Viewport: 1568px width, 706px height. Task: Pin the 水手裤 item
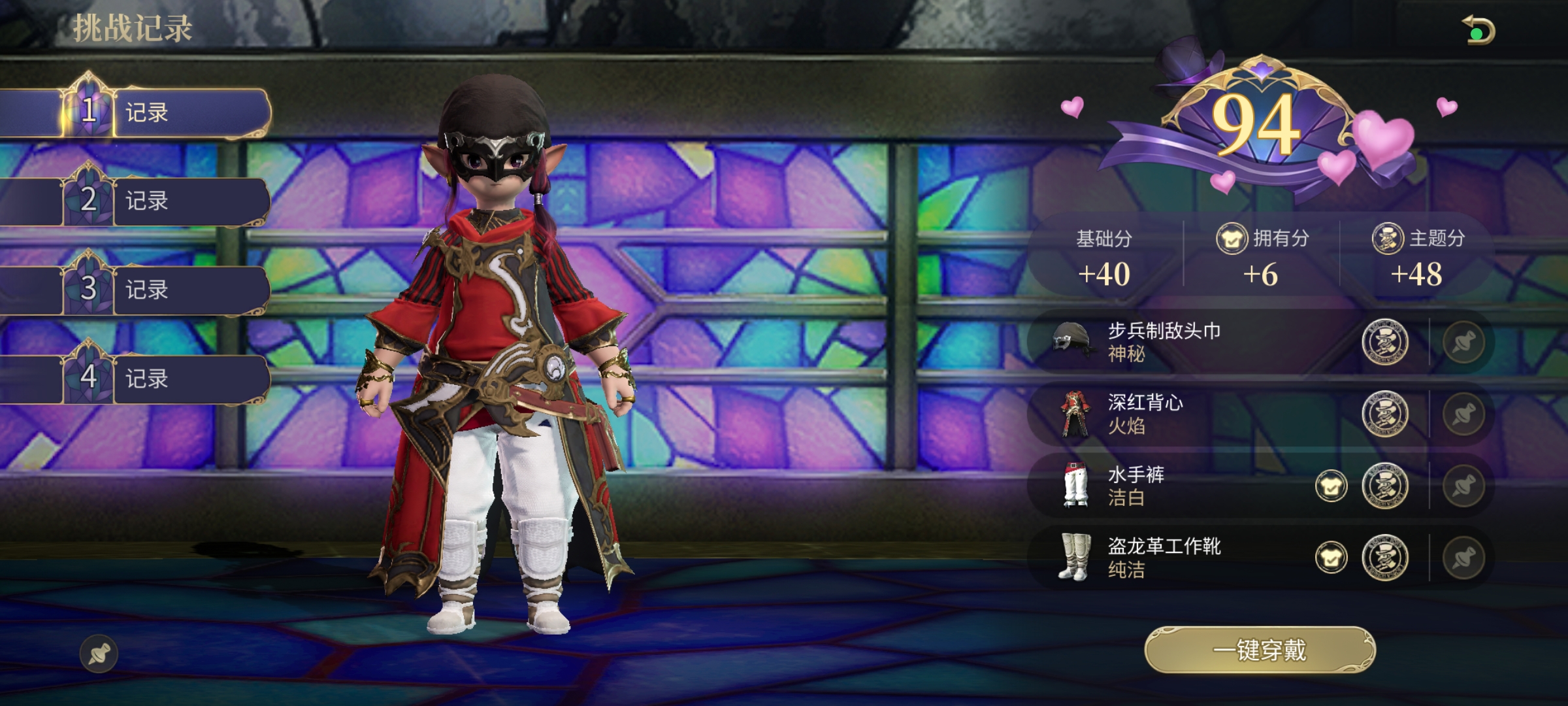click(1463, 486)
